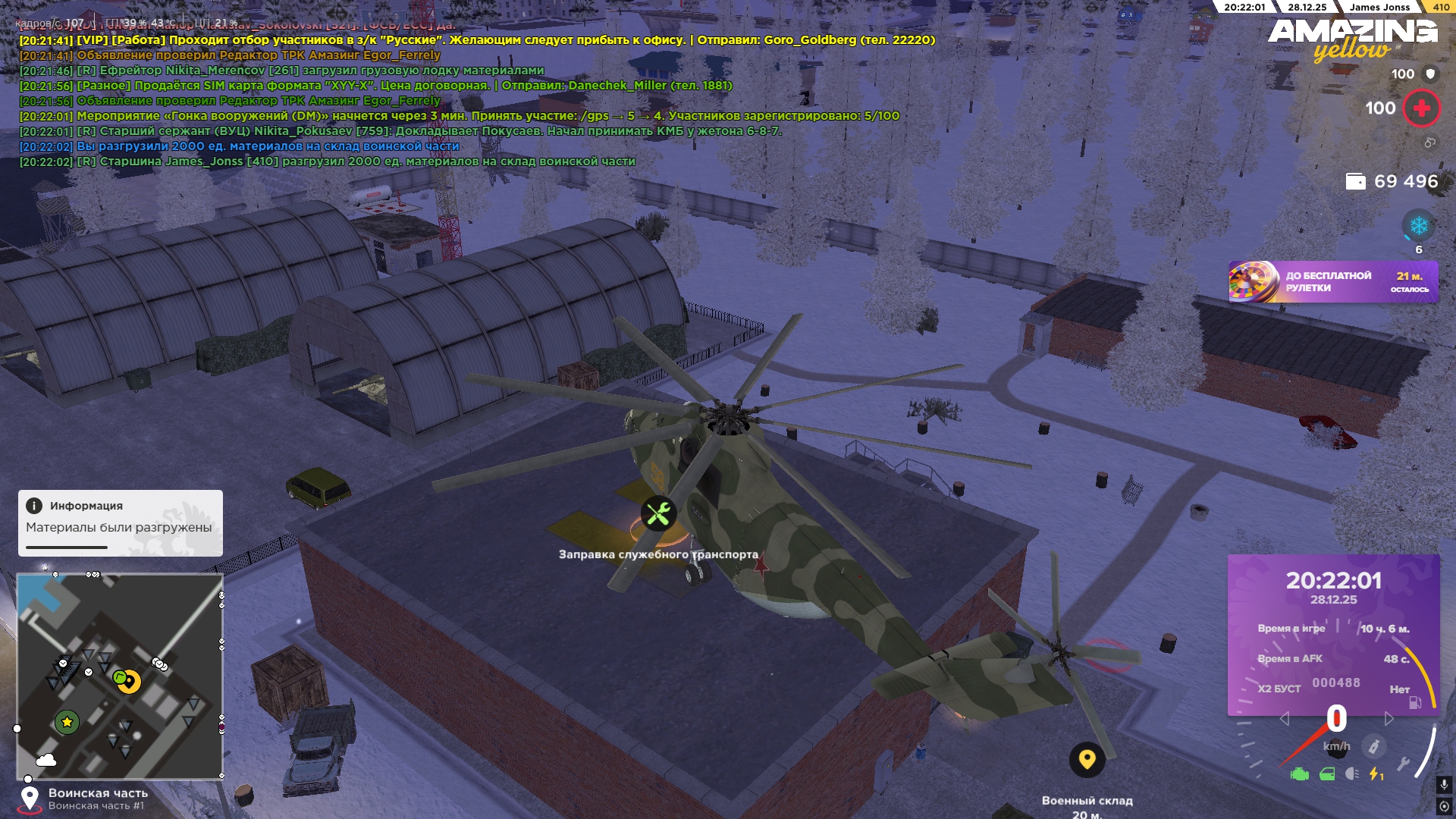Click the Amazing Yellow server logo
Image resolution: width=1456 pixels, height=819 pixels.
[x=1353, y=38]
